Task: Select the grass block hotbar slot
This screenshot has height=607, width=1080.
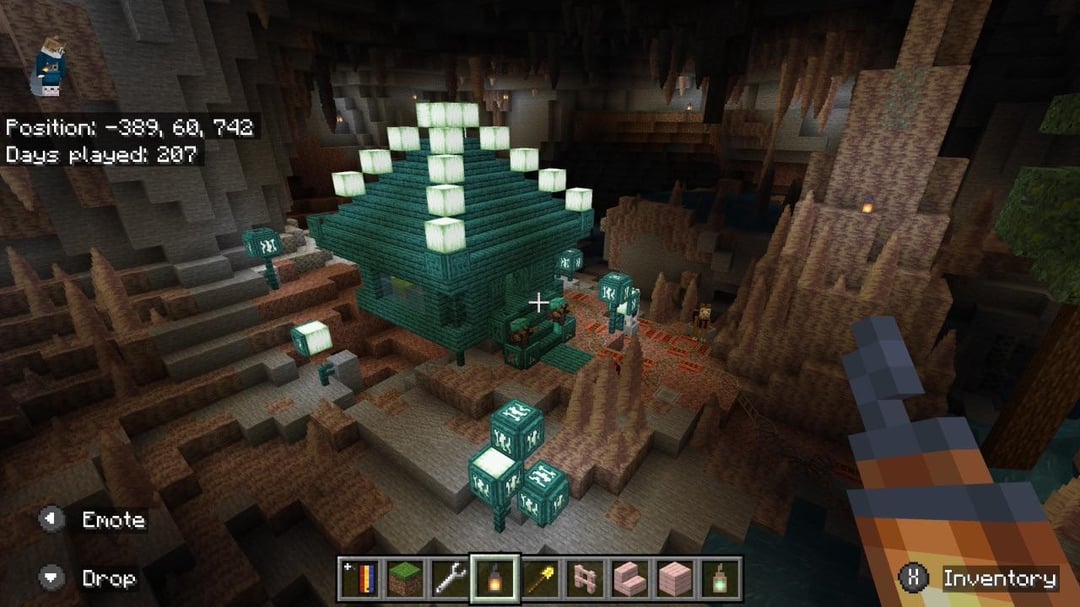Action: tap(404, 578)
